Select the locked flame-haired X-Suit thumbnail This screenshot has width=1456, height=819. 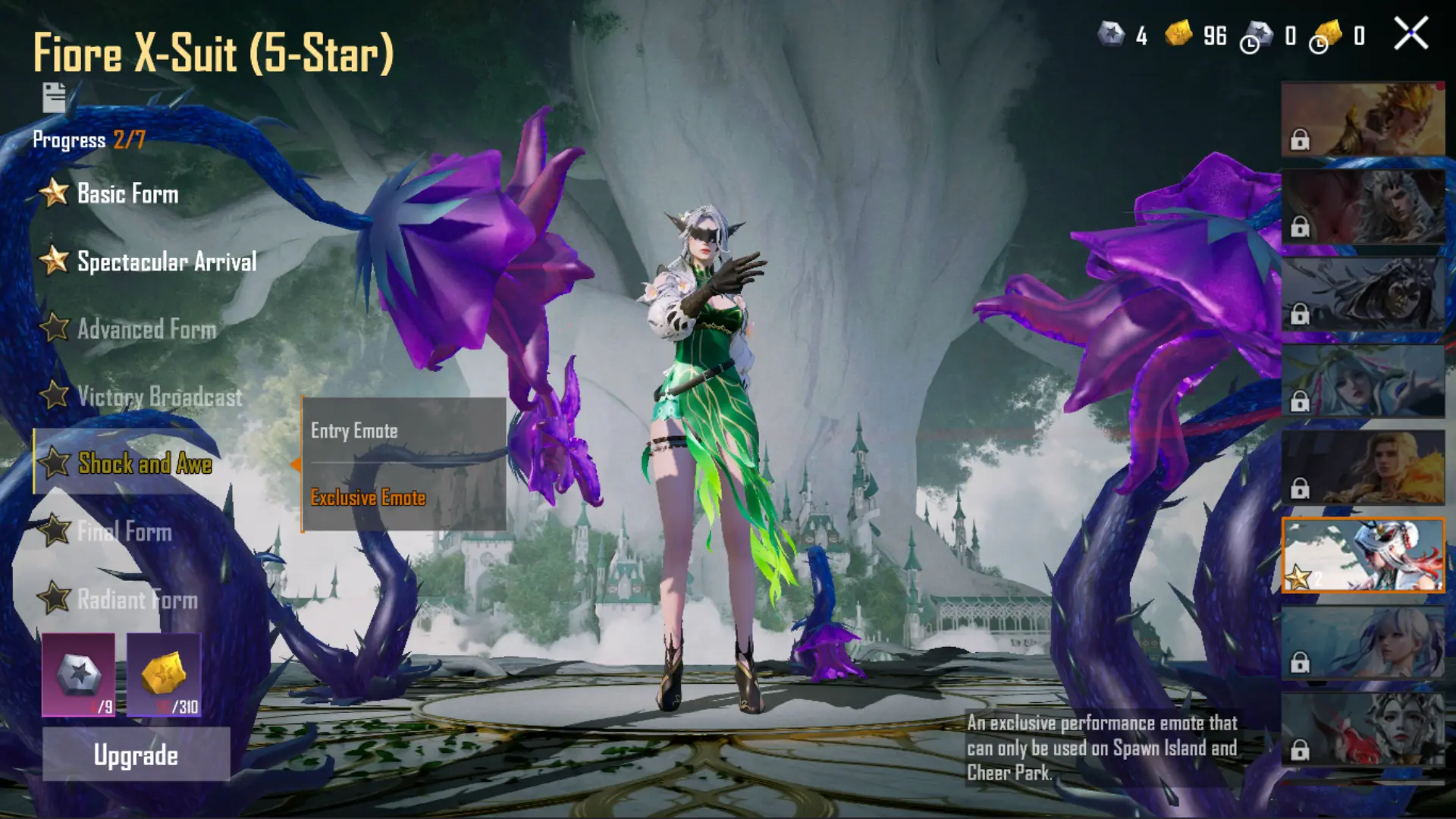[x=1363, y=468]
